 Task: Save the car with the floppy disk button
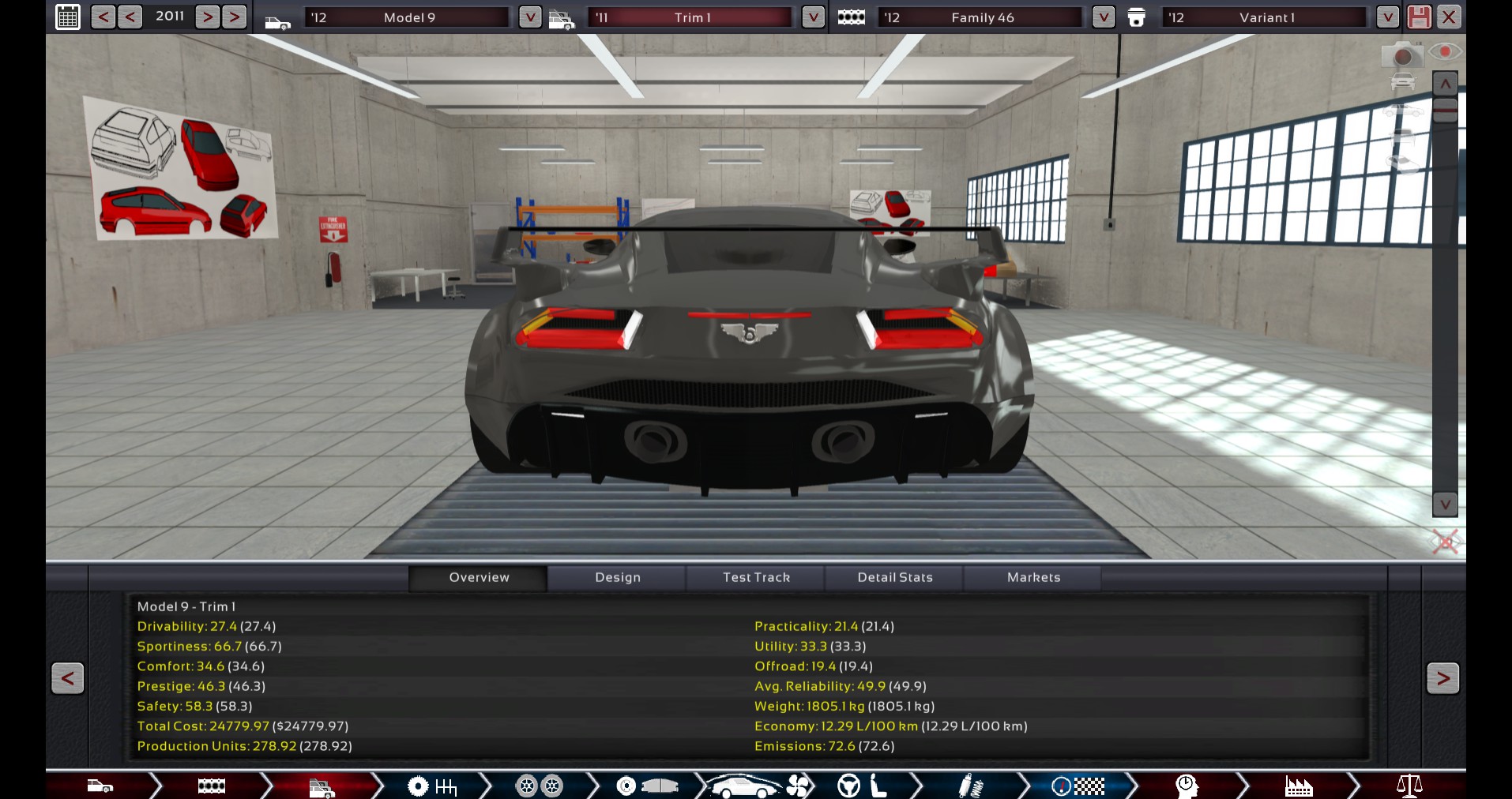tap(1419, 17)
